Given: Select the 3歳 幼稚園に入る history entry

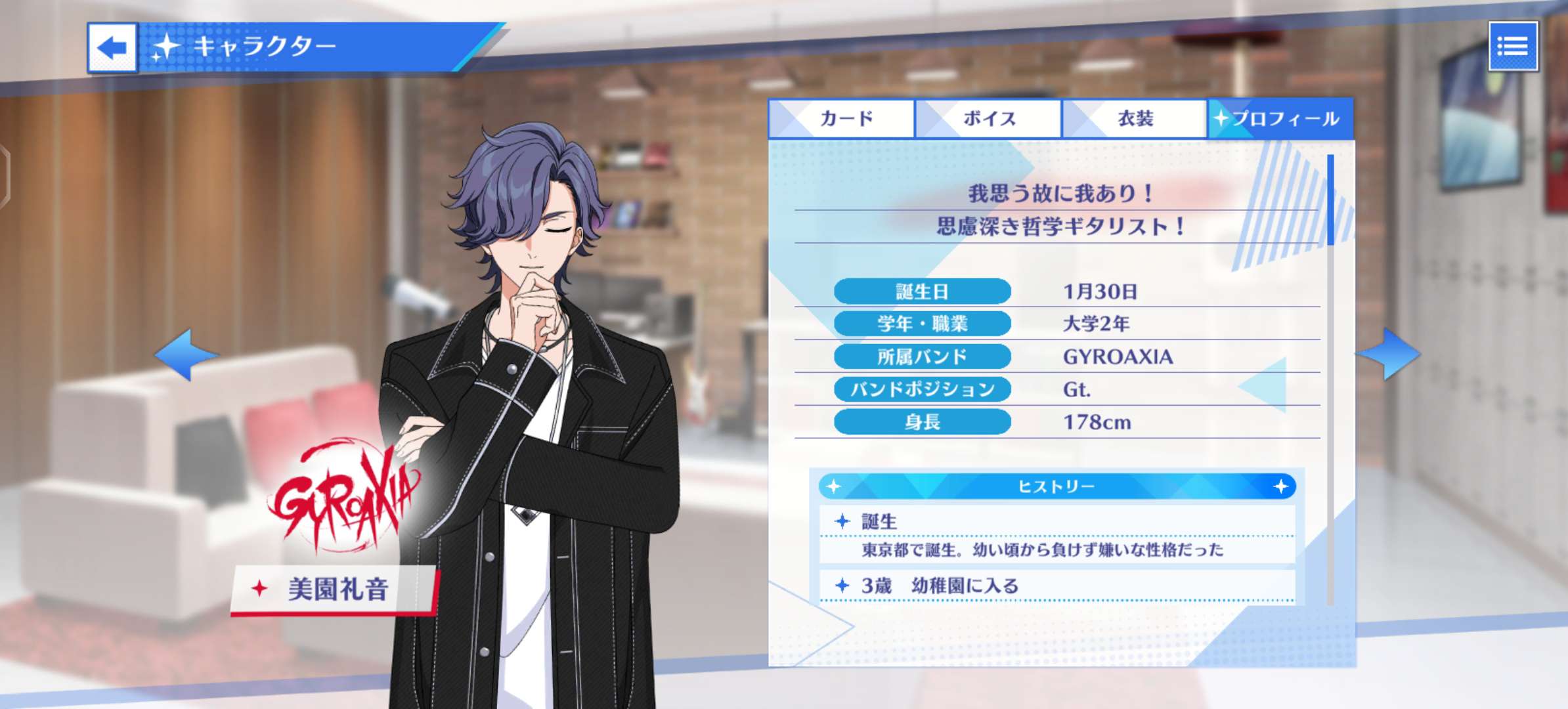Looking at the screenshot, I should [x=1056, y=586].
